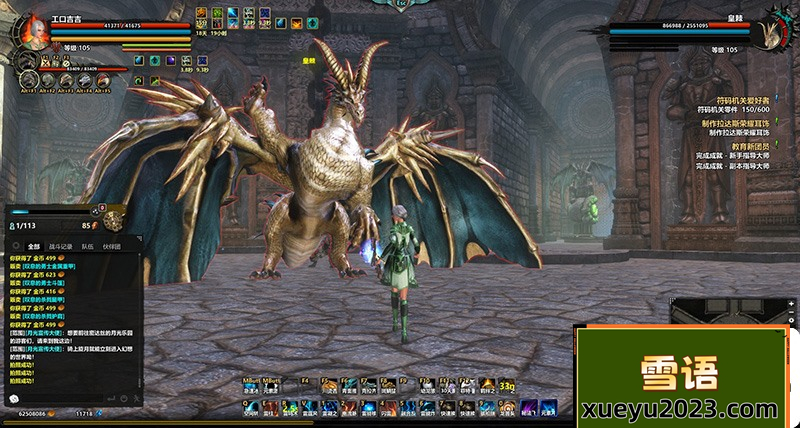The width and height of the screenshot is (800, 428).
Task: Show the 伙伴团 chat tab
Action: pos(111,245)
